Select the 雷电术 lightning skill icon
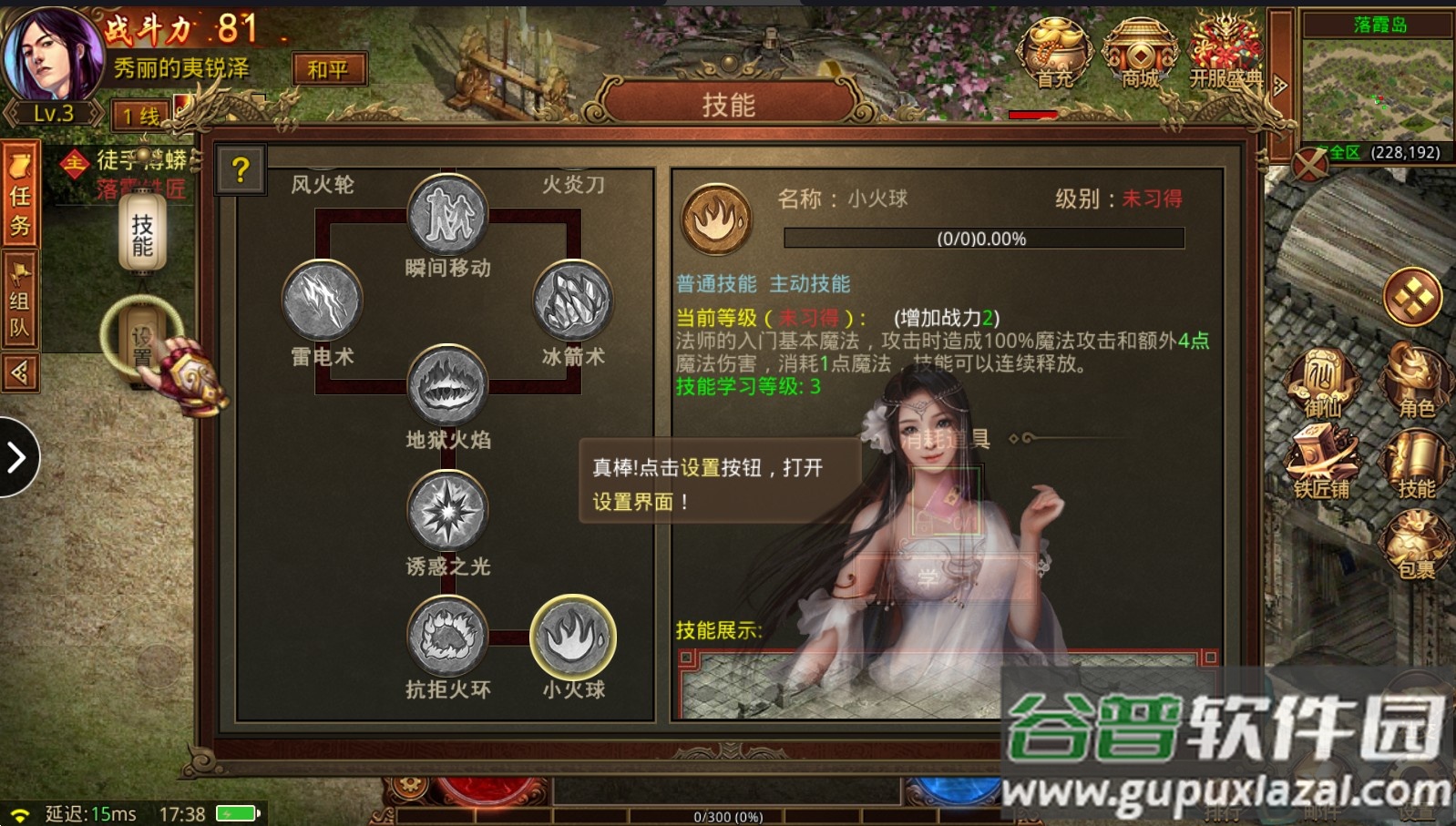The image size is (1456, 826). coord(322,301)
